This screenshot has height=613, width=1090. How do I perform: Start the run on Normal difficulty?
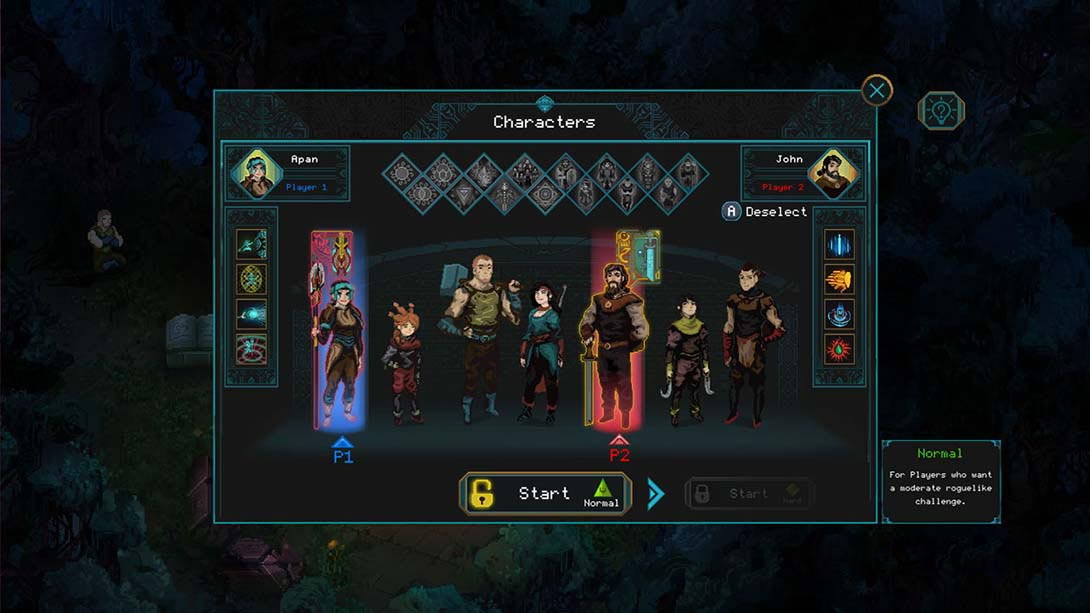tap(545, 494)
